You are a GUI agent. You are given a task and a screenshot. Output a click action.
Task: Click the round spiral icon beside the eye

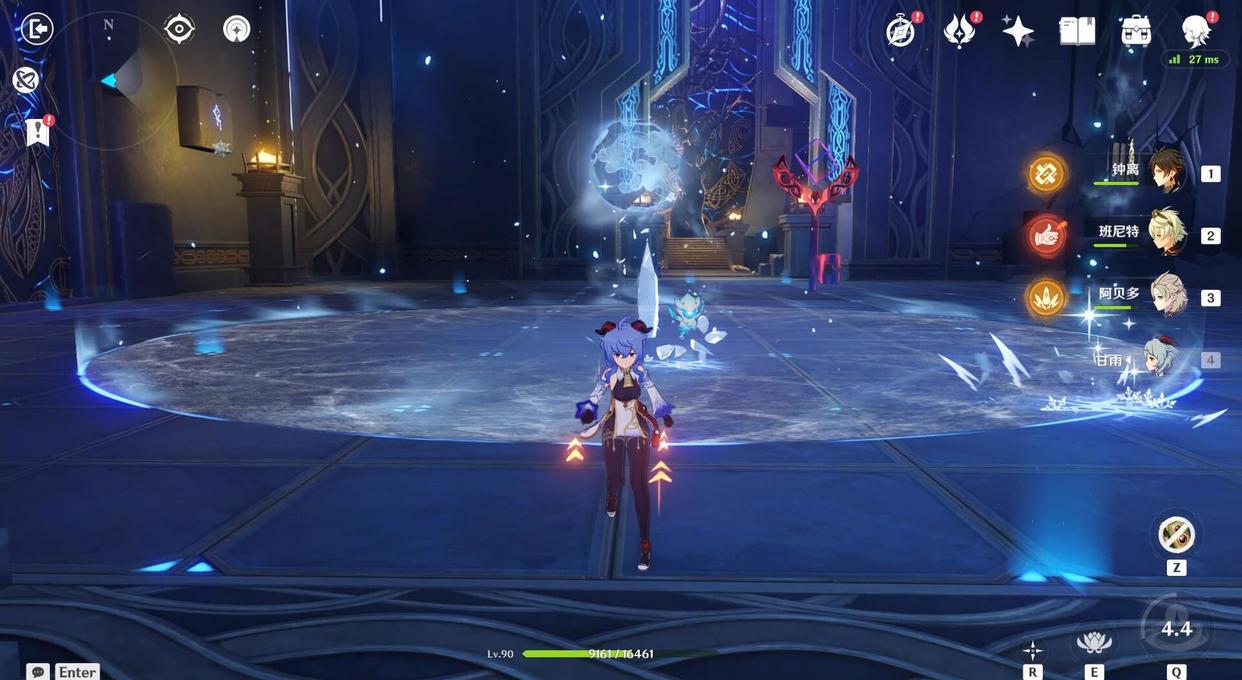click(237, 29)
